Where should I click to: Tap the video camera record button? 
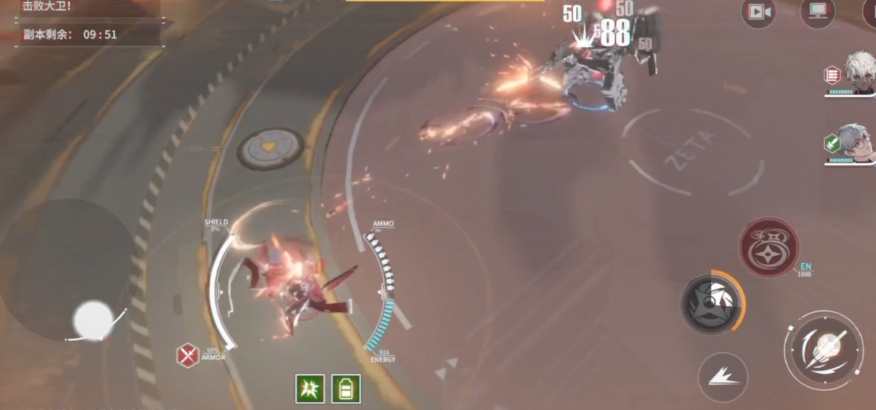pos(759,12)
